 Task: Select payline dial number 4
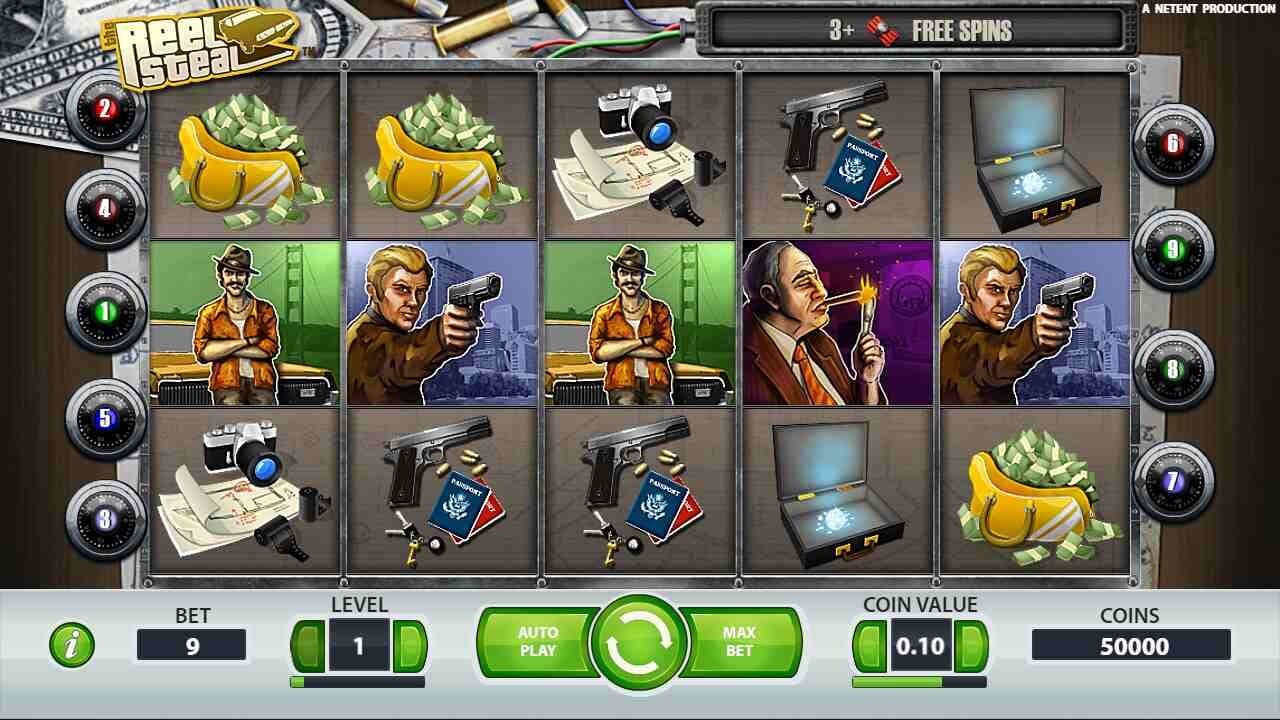105,210
